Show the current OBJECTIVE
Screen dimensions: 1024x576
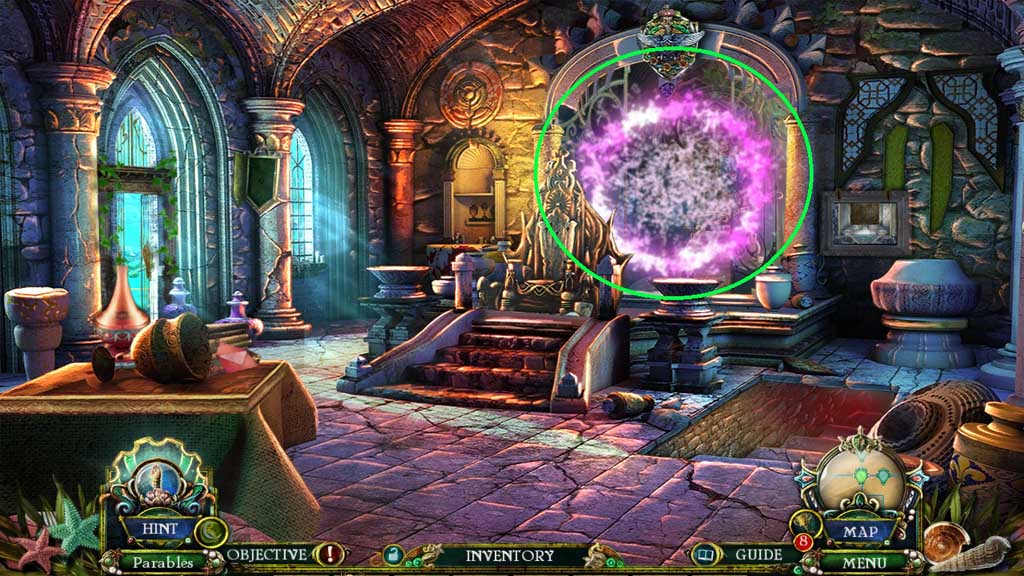click(x=266, y=554)
